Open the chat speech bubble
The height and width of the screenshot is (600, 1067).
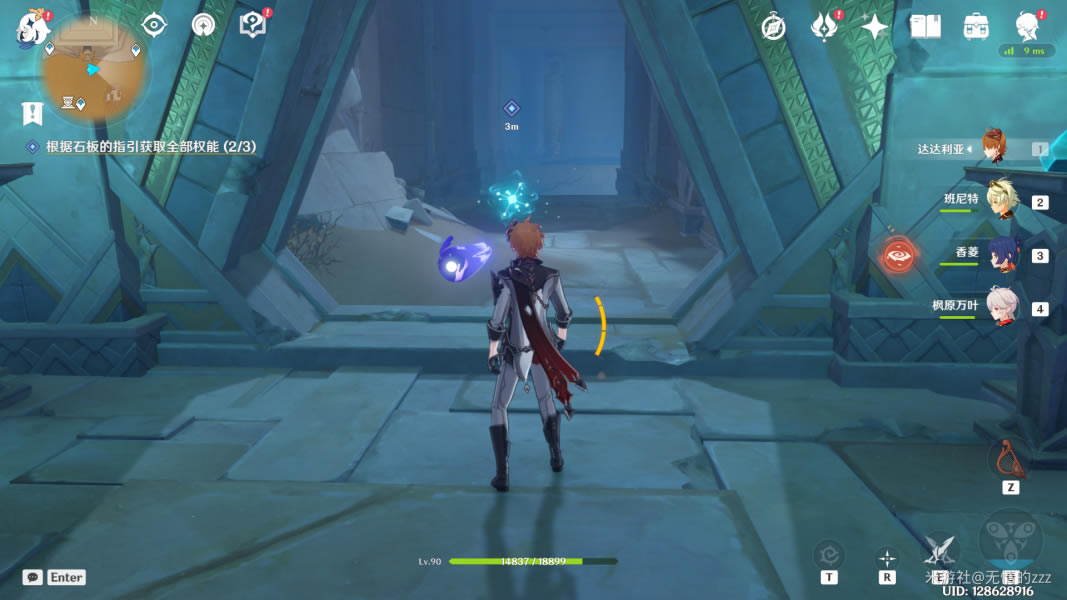pyautogui.click(x=33, y=577)
